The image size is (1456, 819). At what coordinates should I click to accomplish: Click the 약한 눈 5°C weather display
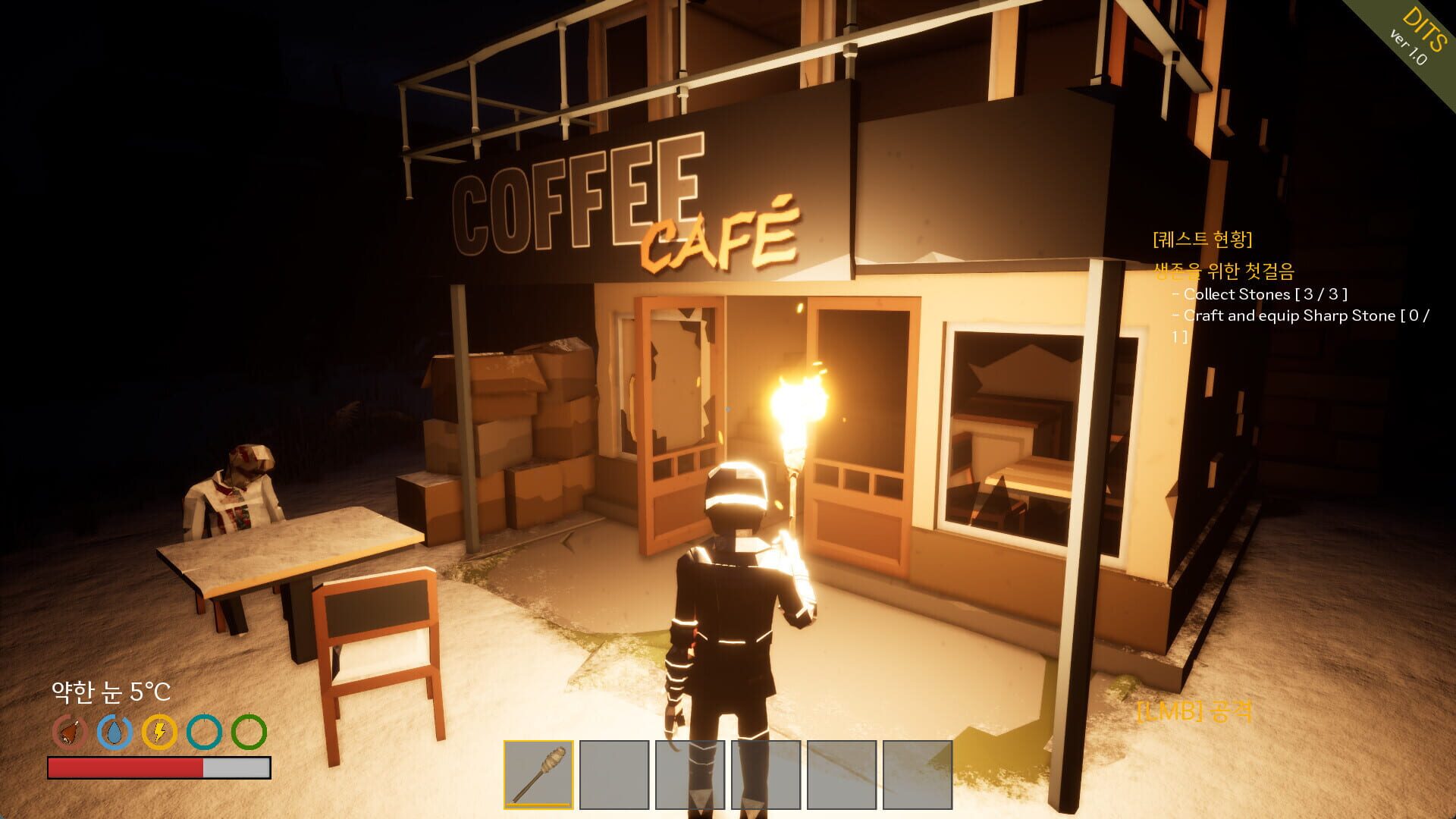pyautogui.click(x=110, y=692)
